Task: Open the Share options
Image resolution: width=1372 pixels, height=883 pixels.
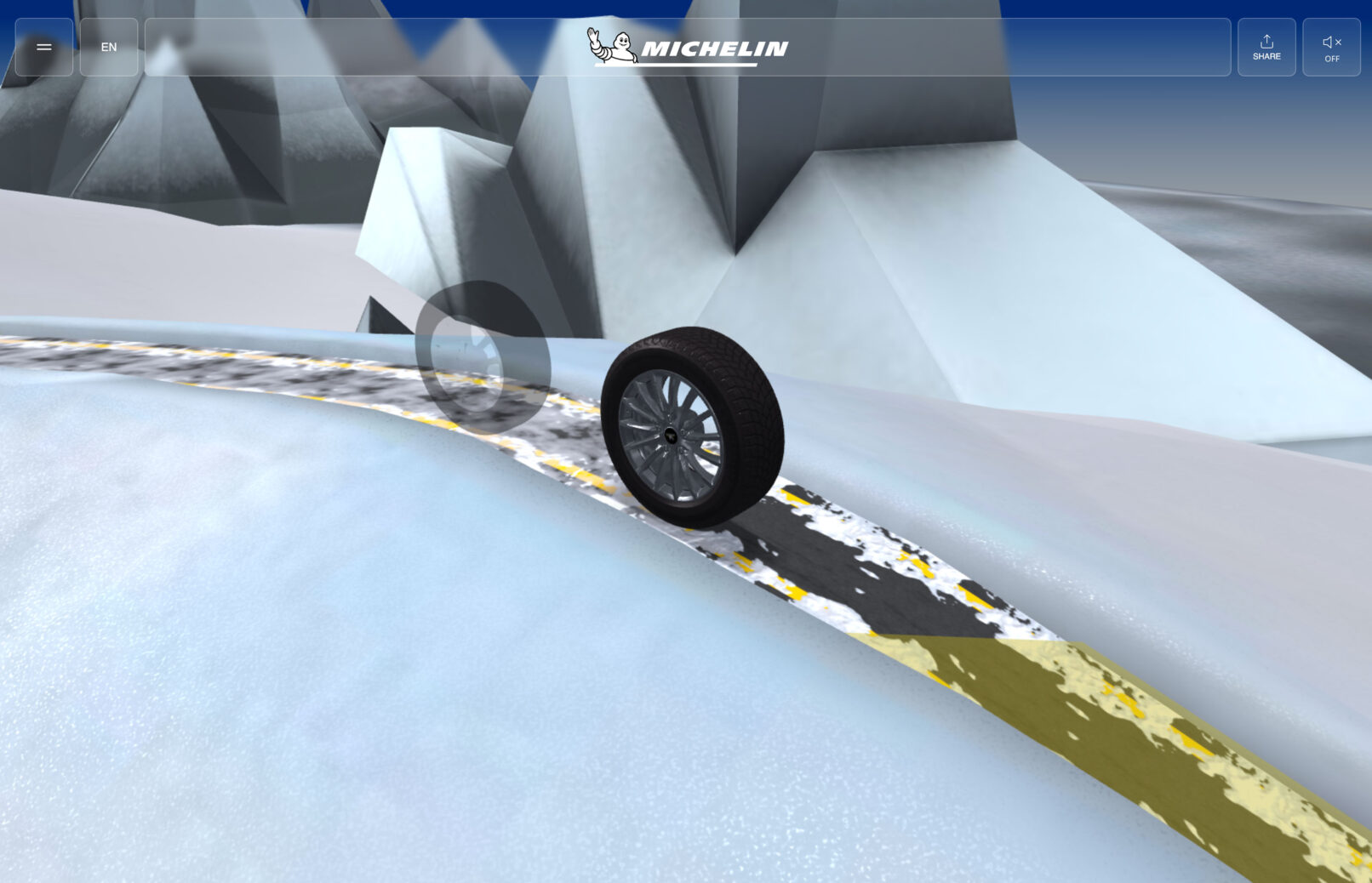Action: tap(1266, 48)
